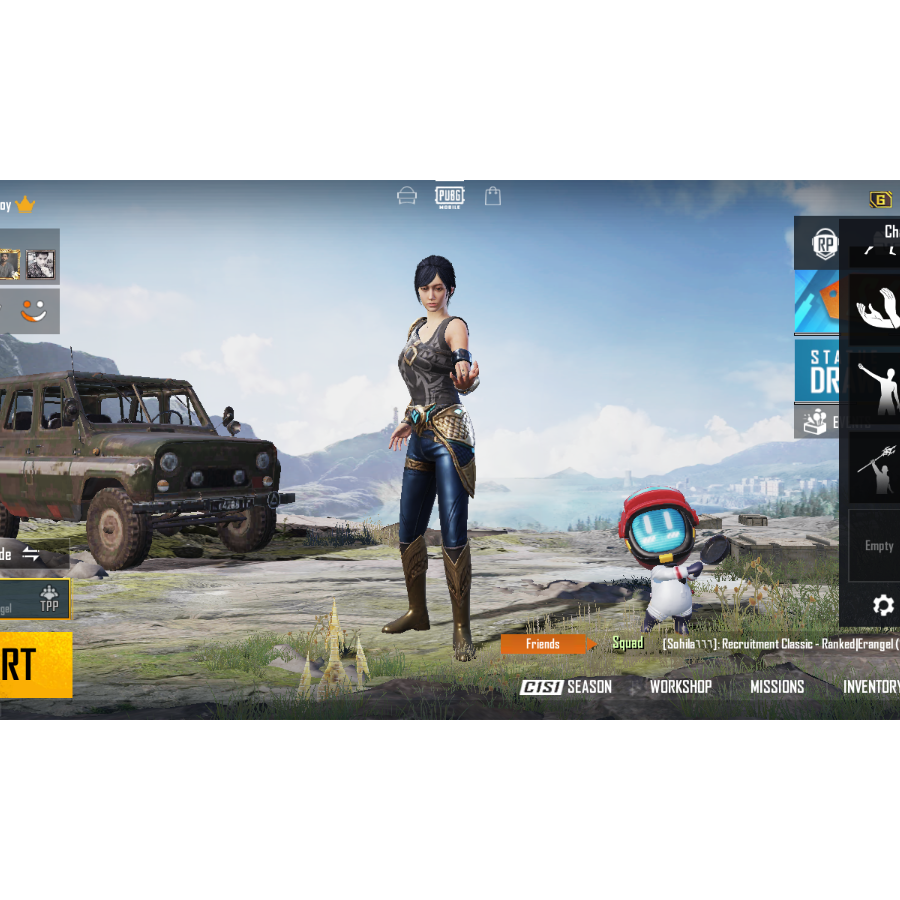
Task: Open the emote settings gear
Action: pos(883,605)
